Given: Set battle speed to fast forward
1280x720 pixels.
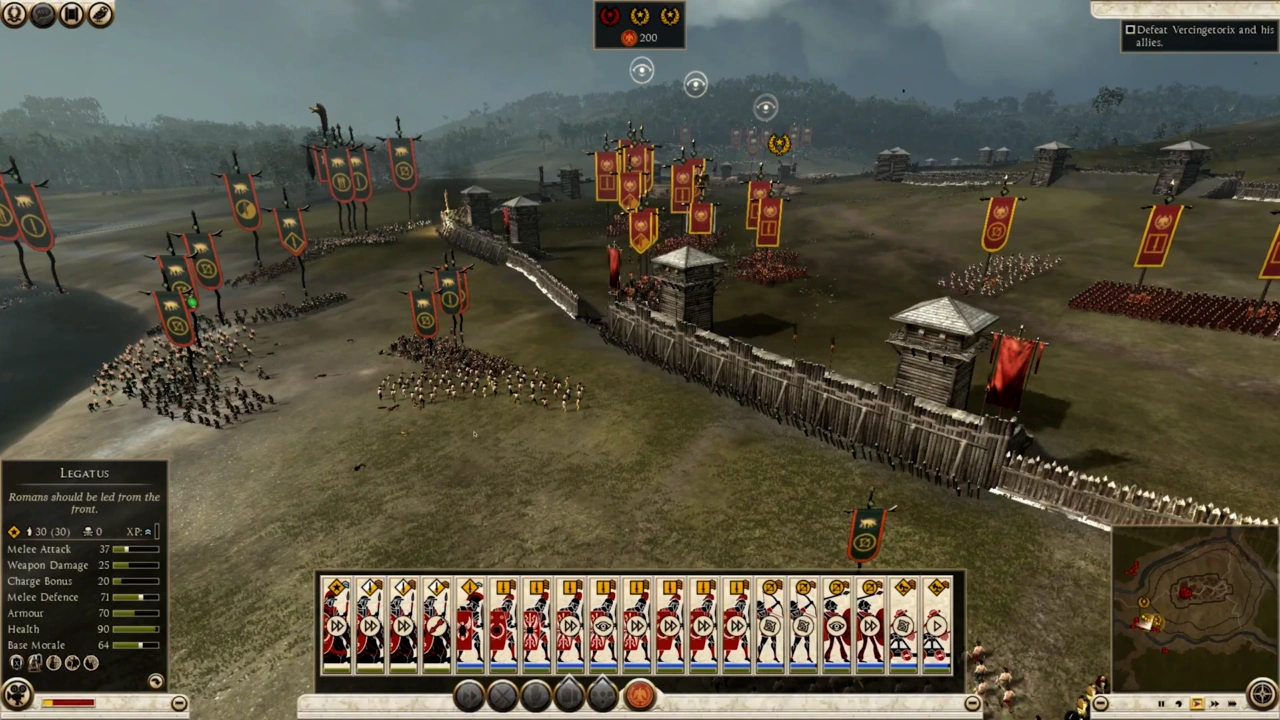Looking at the screenshot, I should (1213, 704).
